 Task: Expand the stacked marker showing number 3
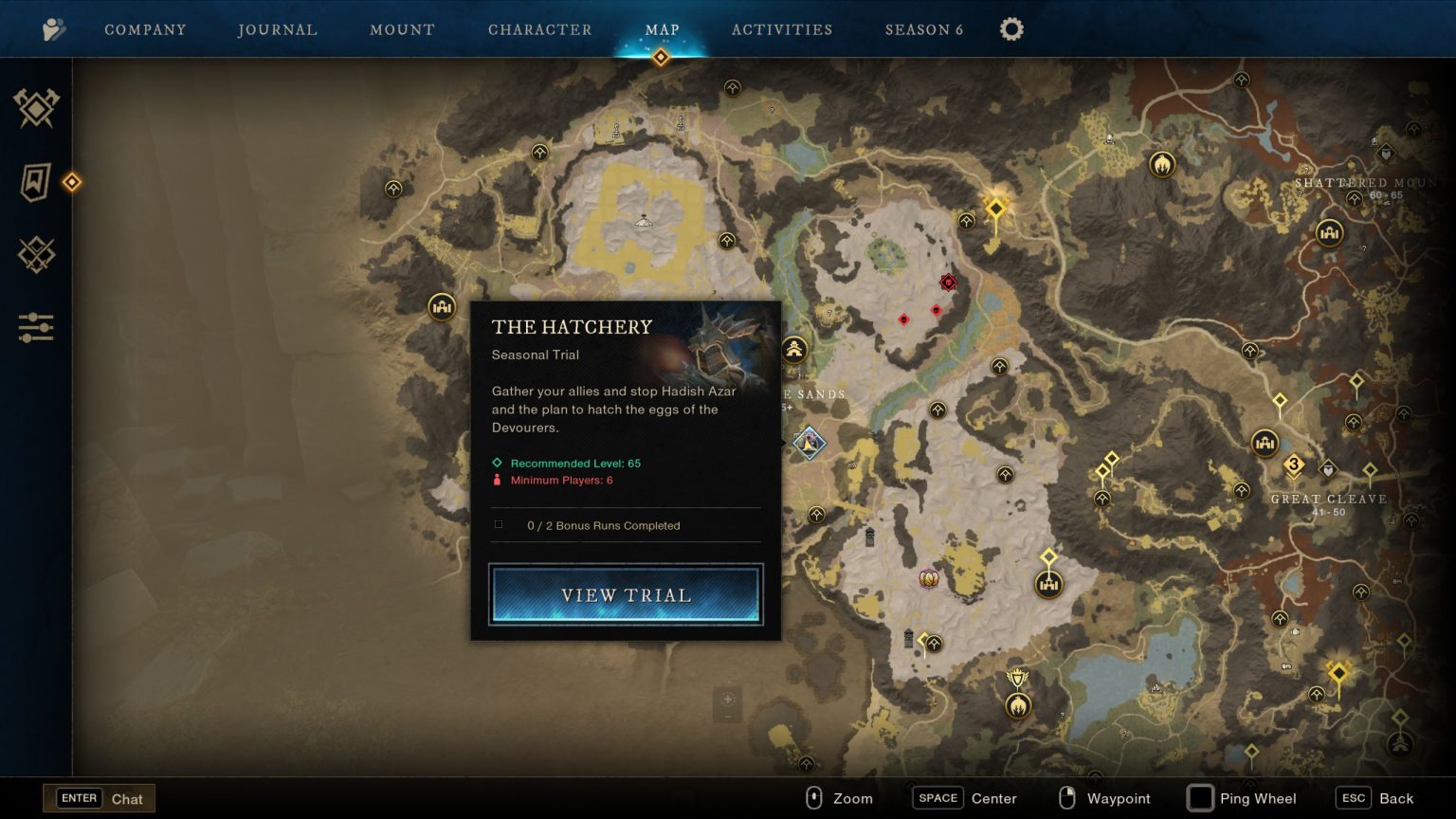pos(1294,464)
